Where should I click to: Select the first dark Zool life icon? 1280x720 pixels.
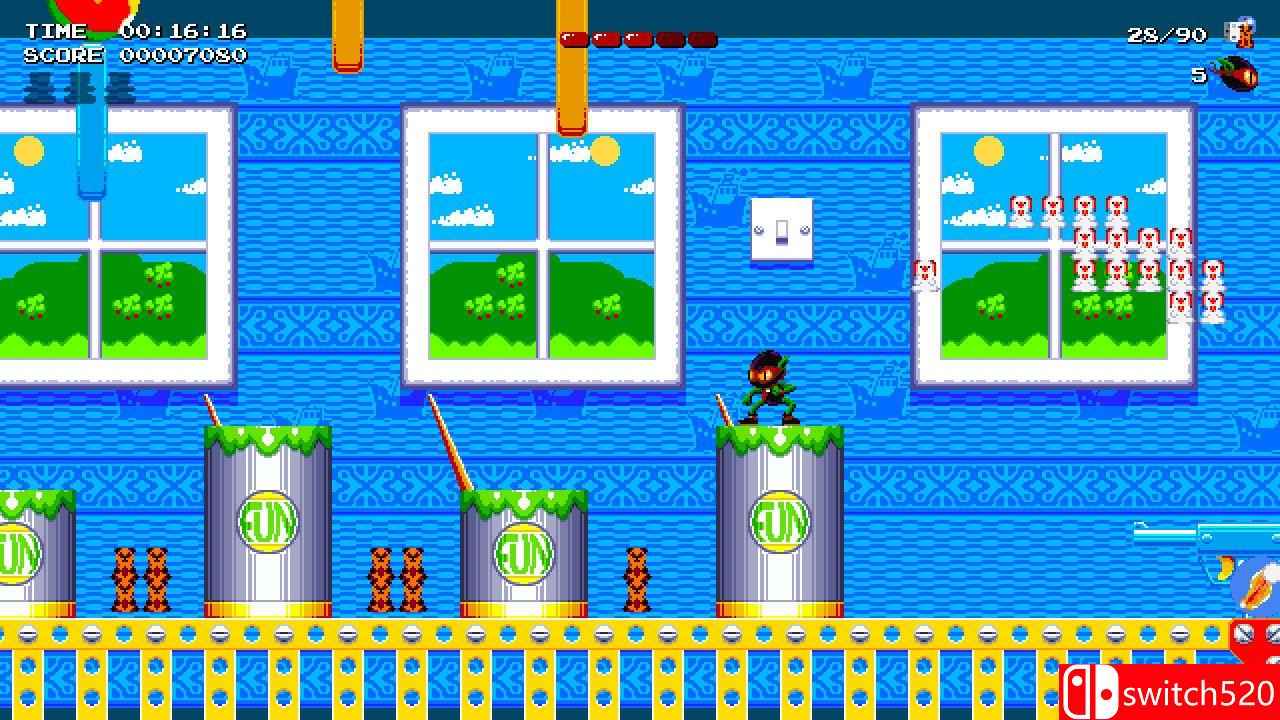[40, 90]
